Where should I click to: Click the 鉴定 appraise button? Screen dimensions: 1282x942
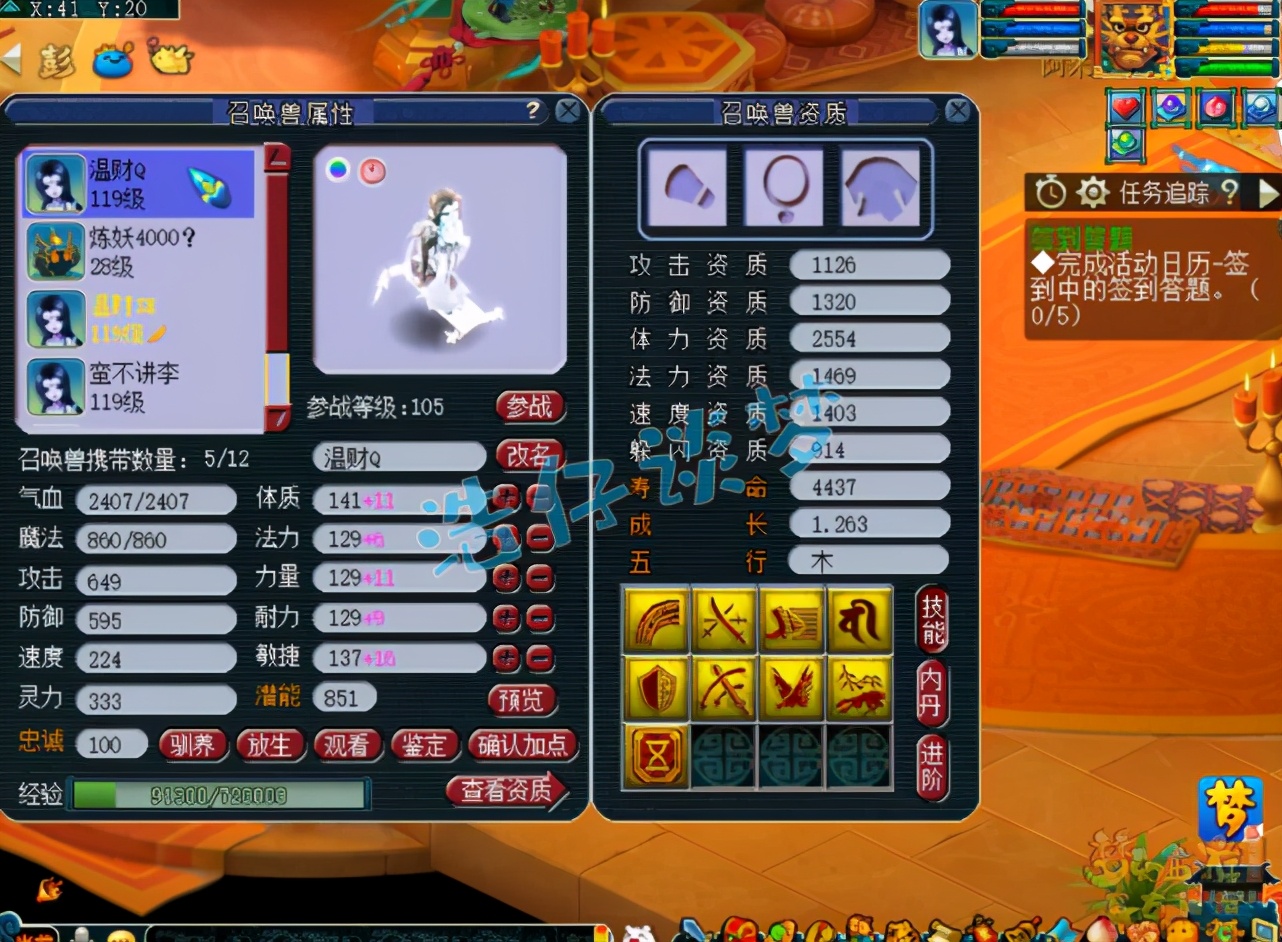point(424,745)
